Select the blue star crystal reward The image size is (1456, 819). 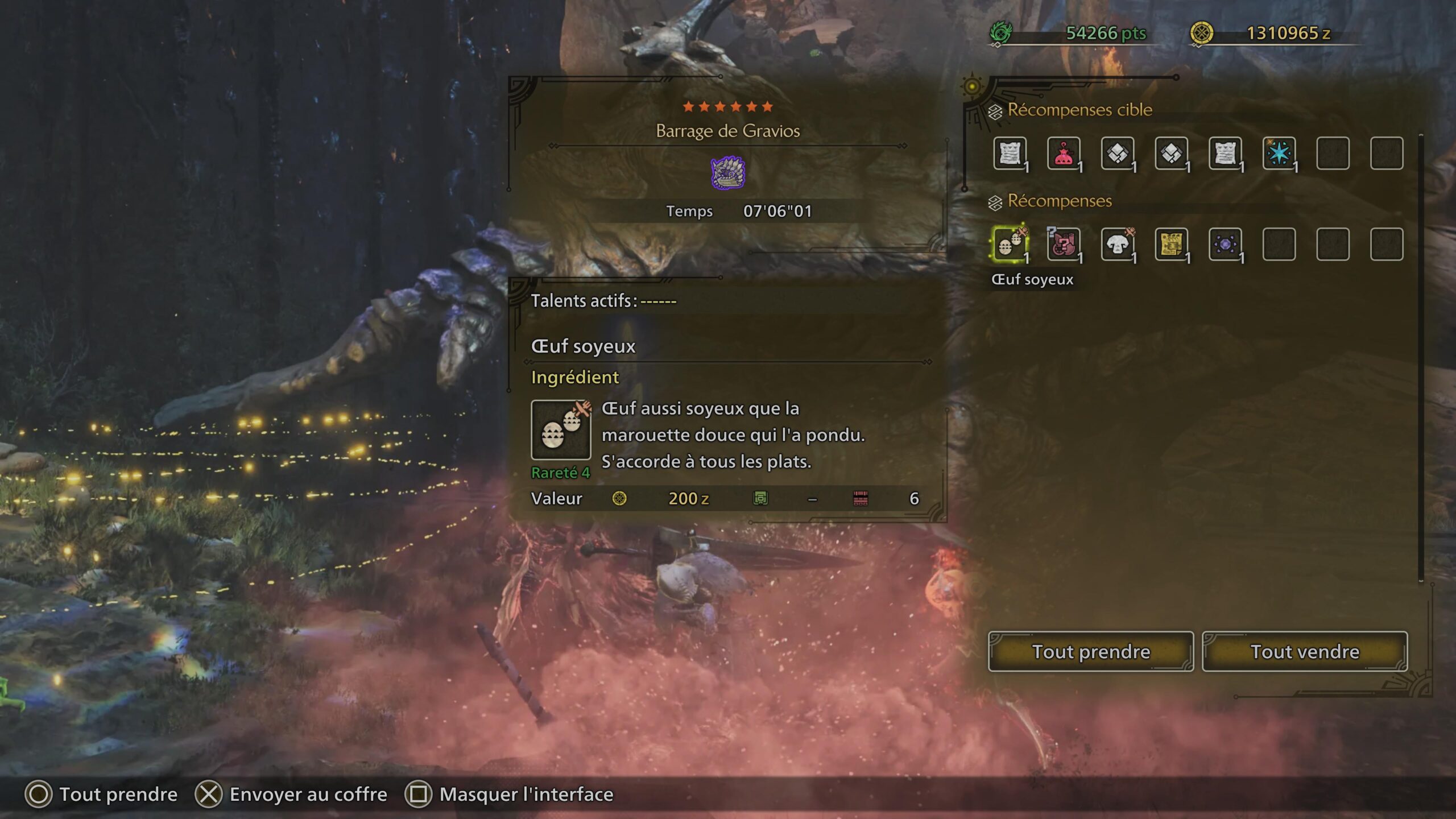coord(1279,154)
